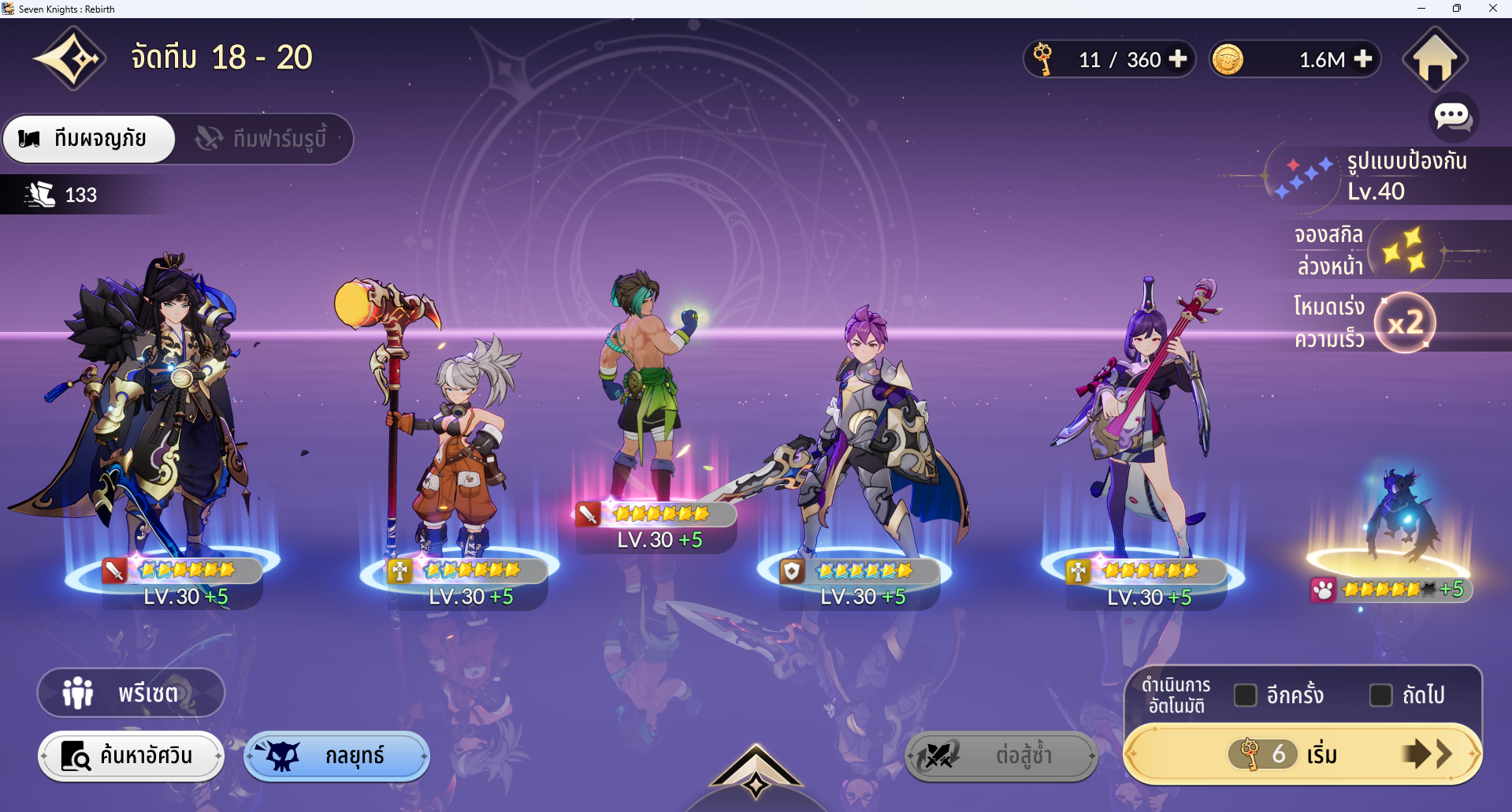The image size is (1512, 812).
Task: Close the game window
Action: 1492,9
